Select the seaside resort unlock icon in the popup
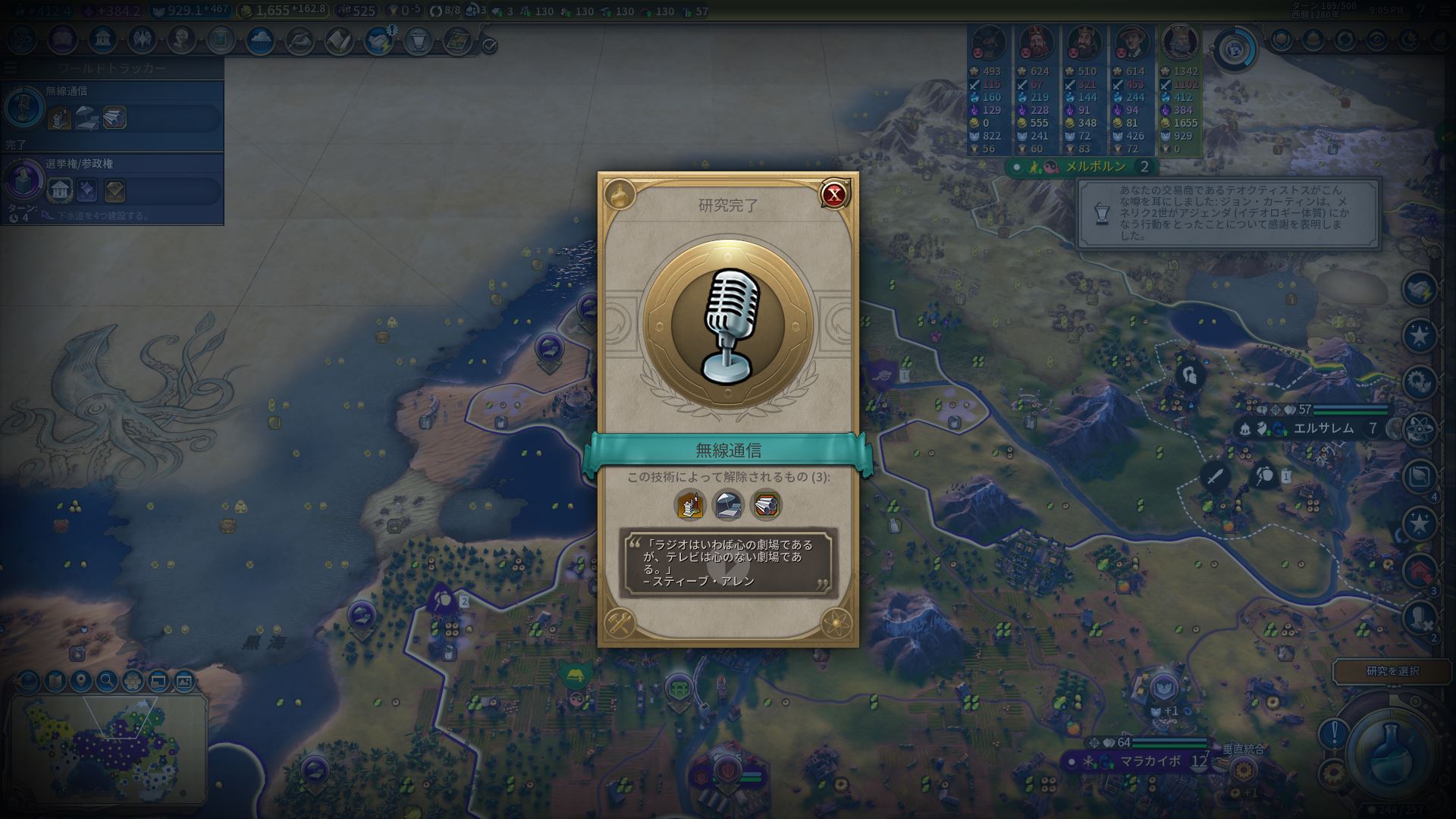1456x819 pixels. 690,505
